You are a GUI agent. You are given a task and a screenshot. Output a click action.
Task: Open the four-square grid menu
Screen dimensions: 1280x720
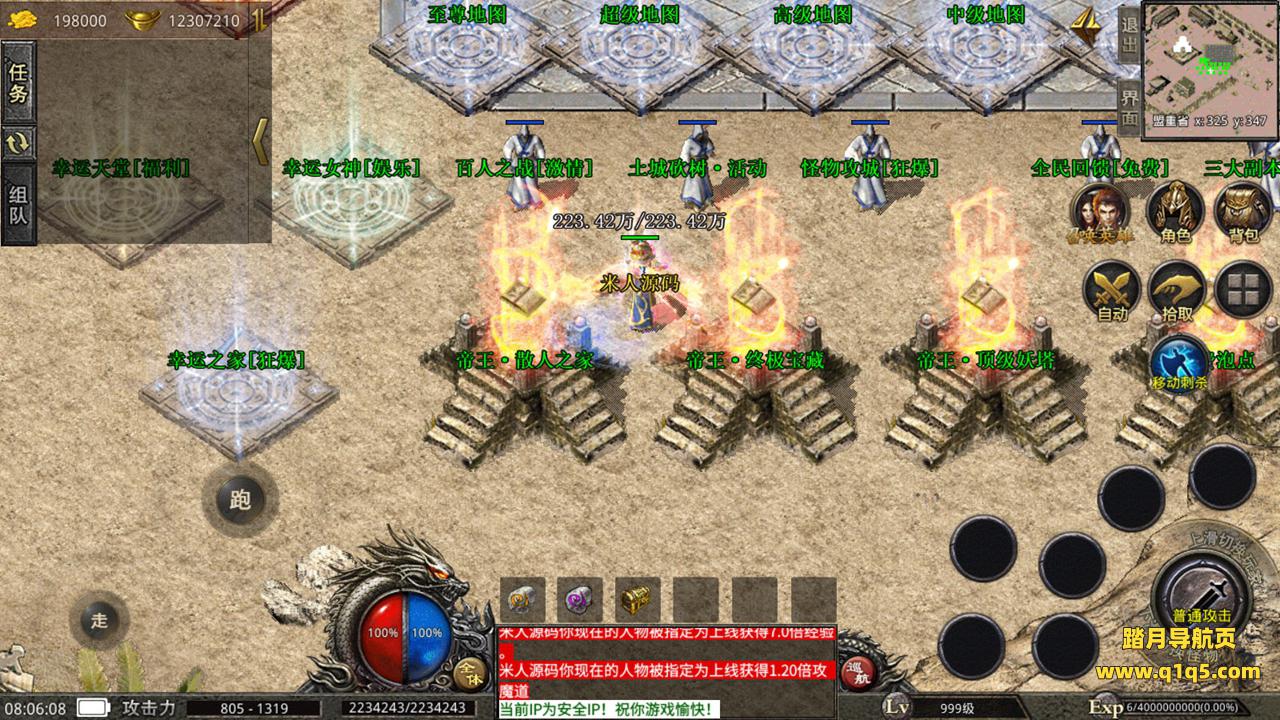pyautogui.click(x=1244, y=290)
